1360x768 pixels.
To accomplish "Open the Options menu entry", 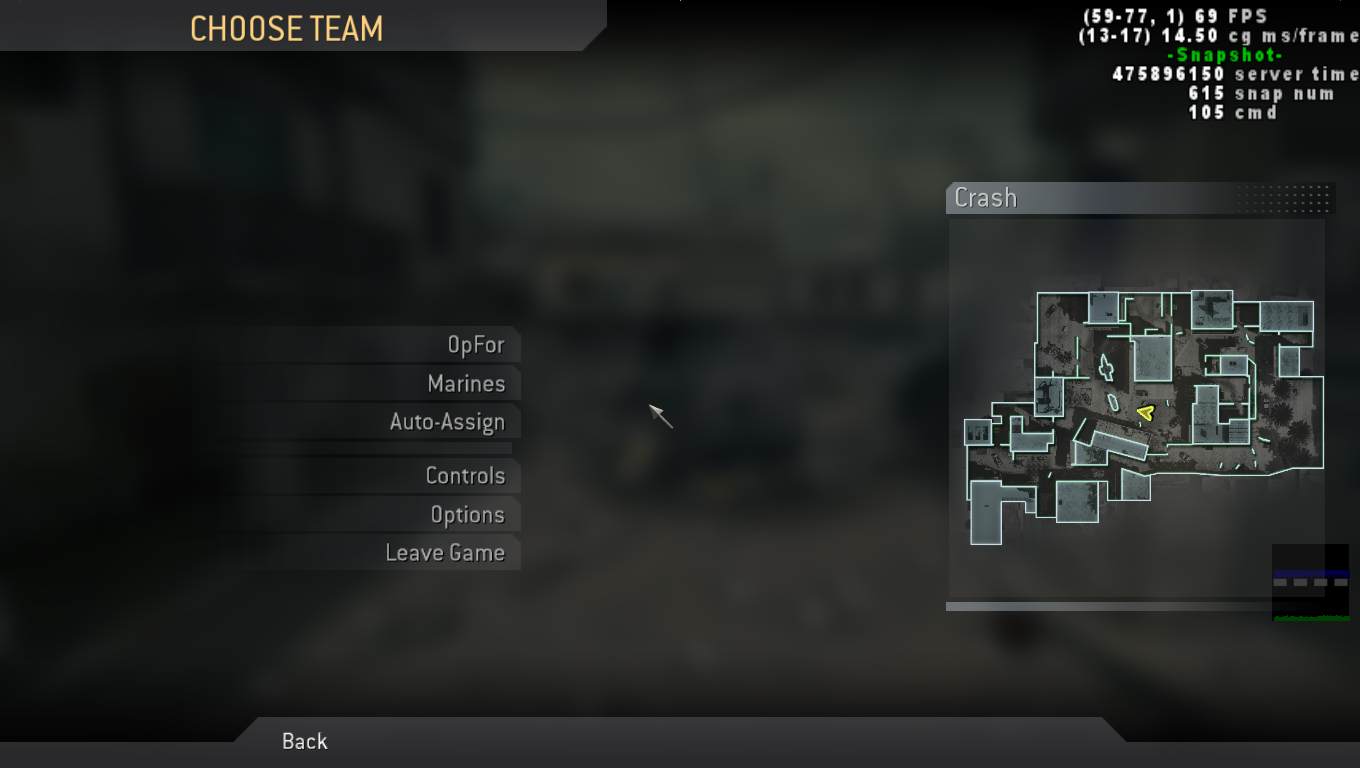I will click(469, 514).
